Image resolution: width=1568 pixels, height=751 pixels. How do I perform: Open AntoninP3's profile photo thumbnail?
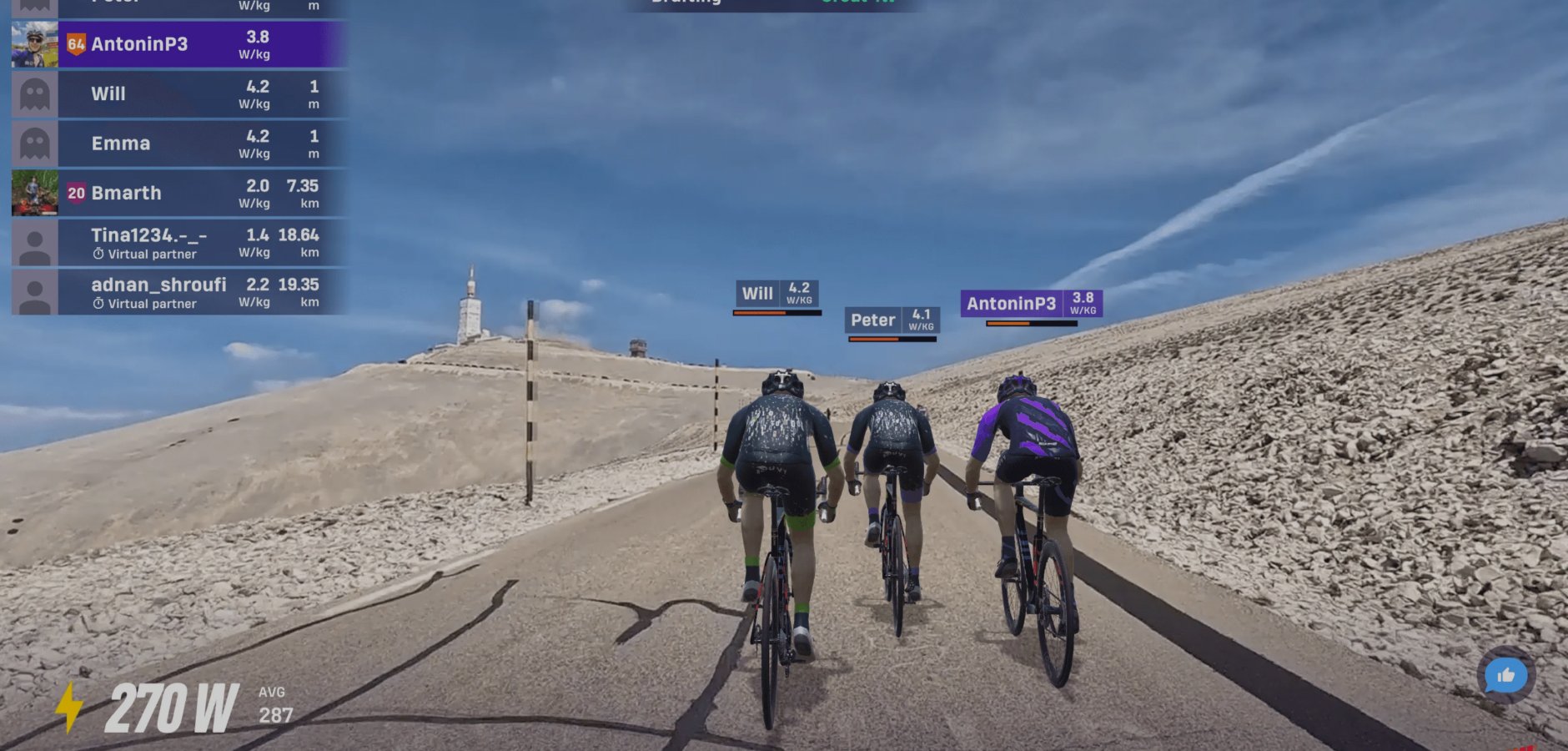(35, 44)
